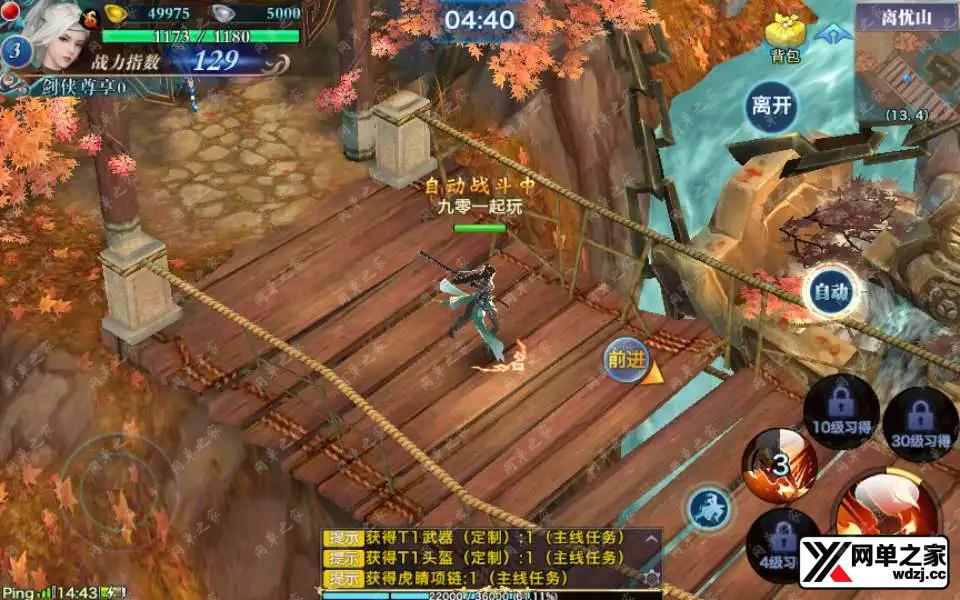Open chat settings gear icon
960x600 pixels.
[651, 578]
